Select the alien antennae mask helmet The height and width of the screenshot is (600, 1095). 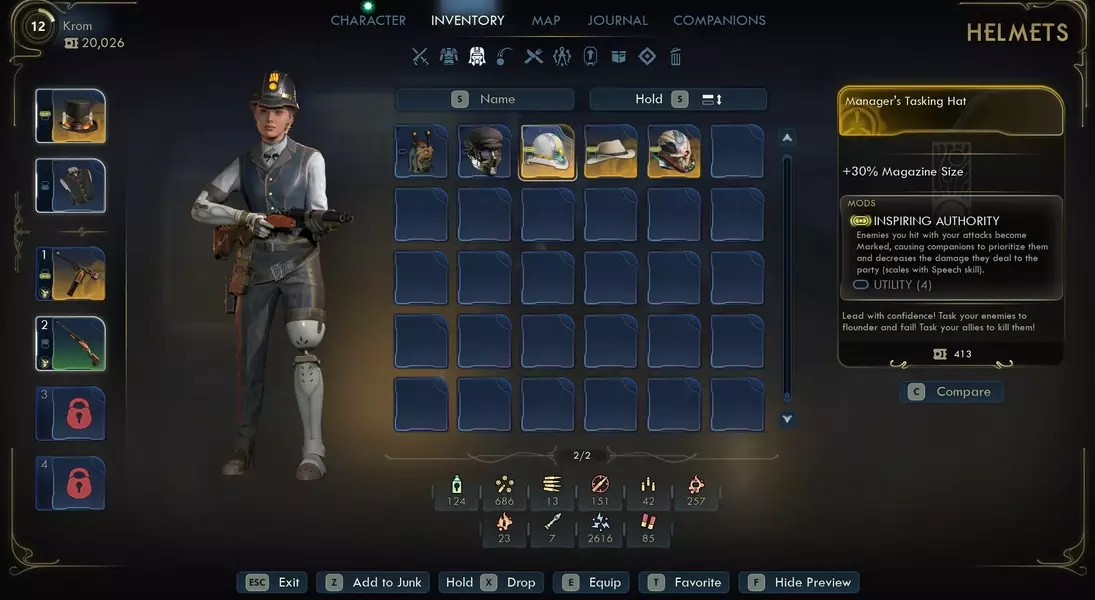click(421, 151)
